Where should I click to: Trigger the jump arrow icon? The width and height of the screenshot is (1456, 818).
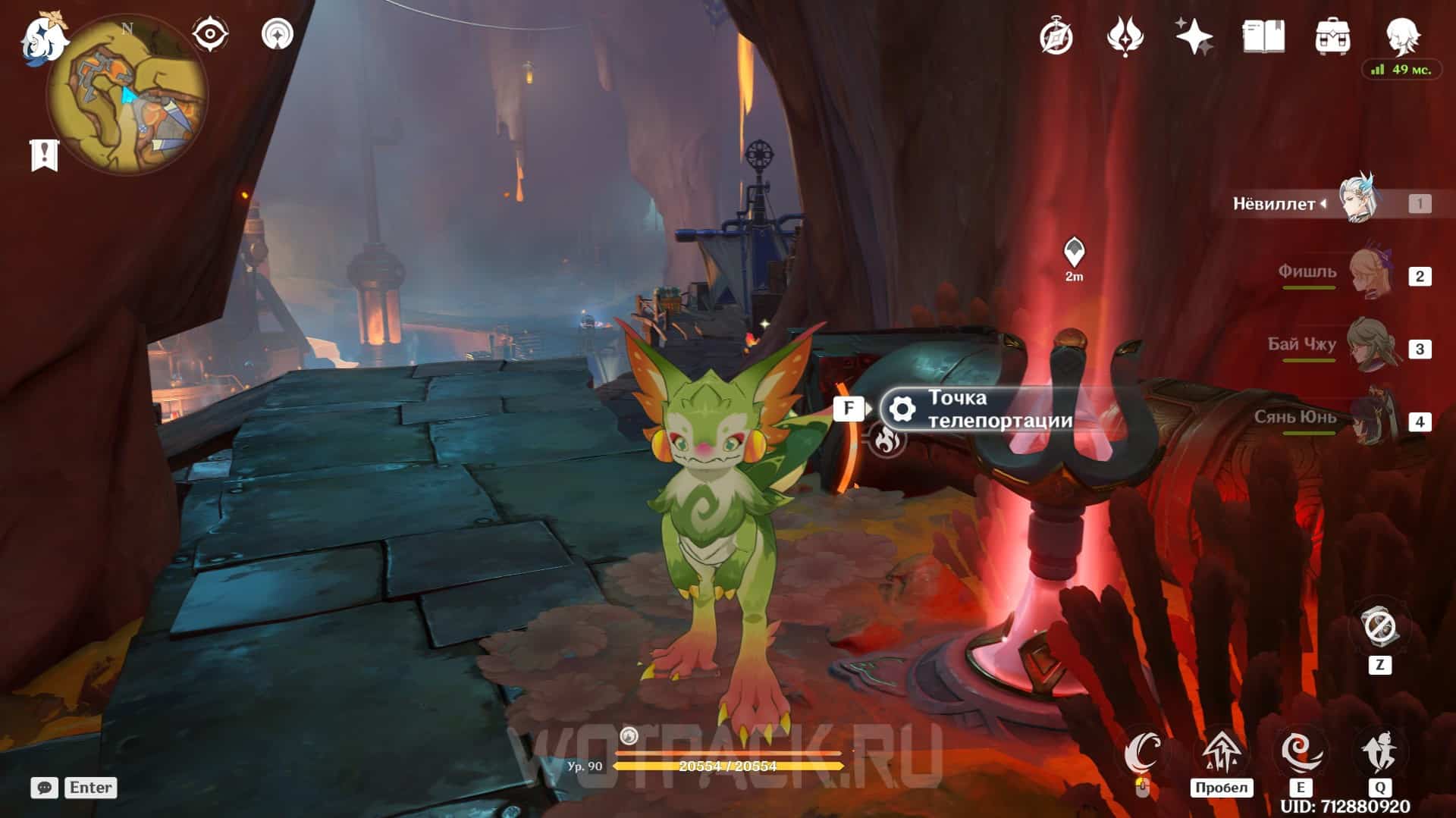(x=1221, y=752)
